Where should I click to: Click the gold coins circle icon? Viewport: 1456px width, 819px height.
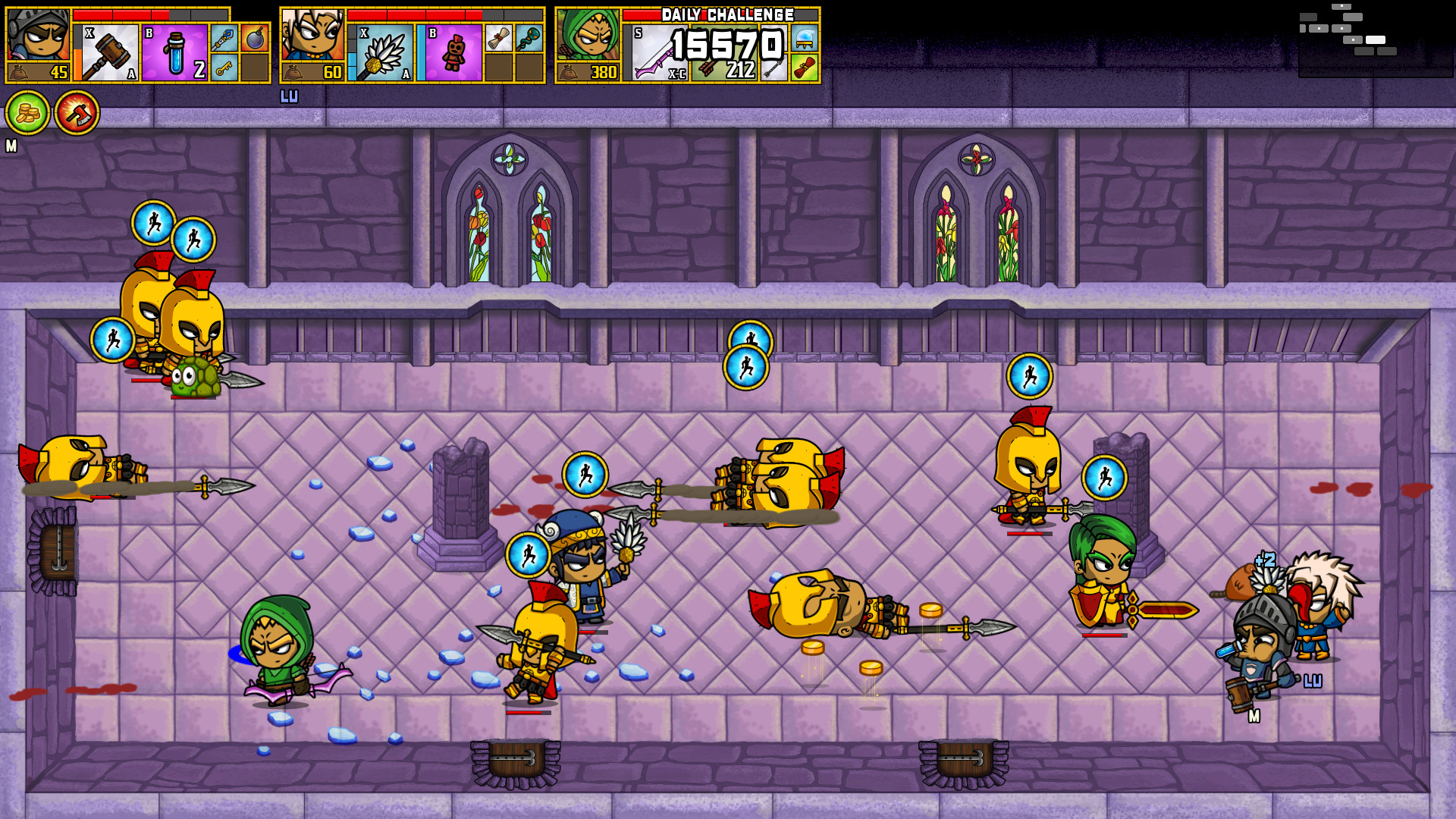click(x=27, y=112)
